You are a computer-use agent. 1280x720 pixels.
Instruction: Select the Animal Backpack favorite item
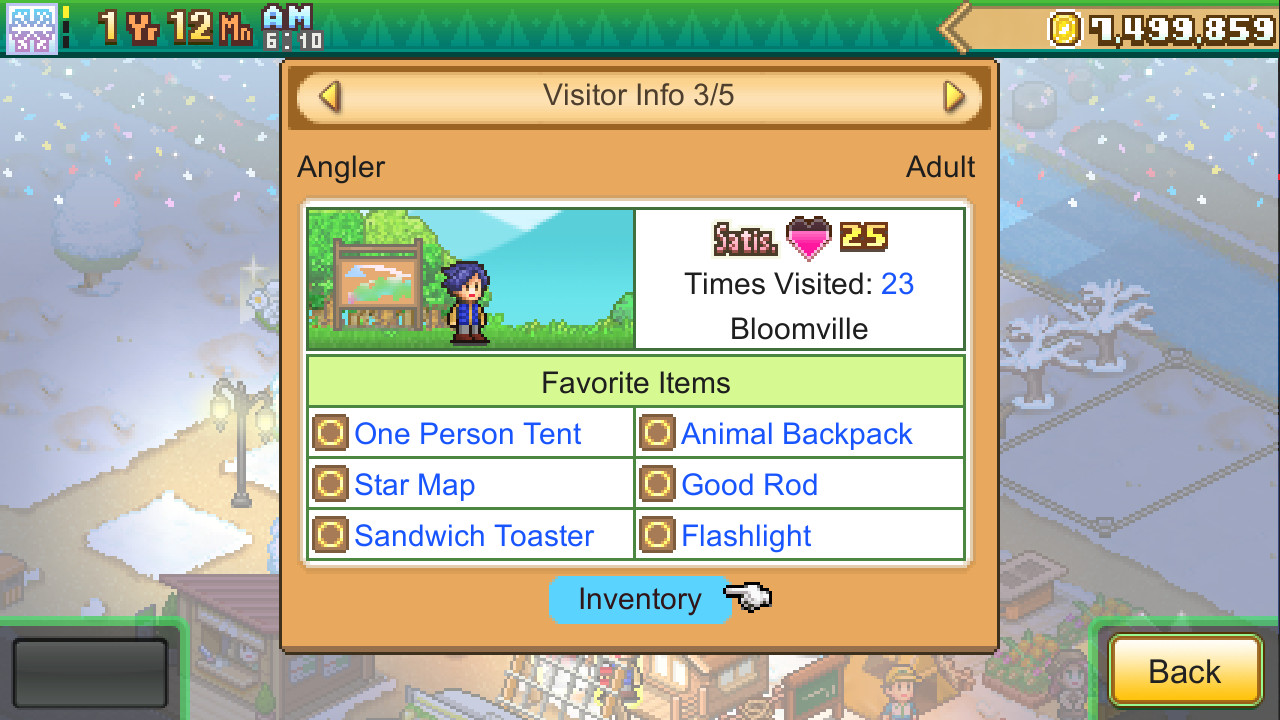coord(796,434)
